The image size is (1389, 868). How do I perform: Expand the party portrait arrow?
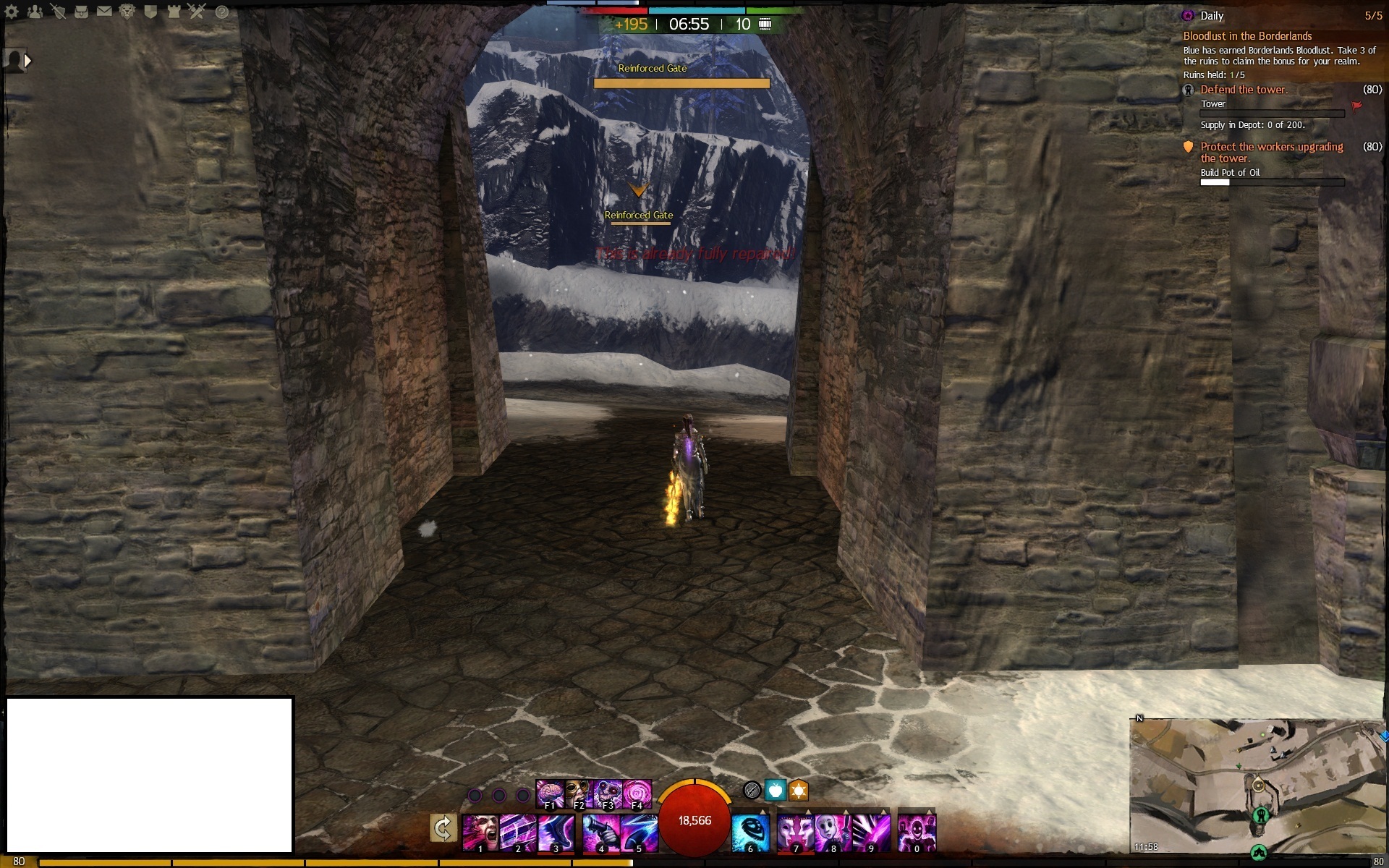click(x=27, y=61)
